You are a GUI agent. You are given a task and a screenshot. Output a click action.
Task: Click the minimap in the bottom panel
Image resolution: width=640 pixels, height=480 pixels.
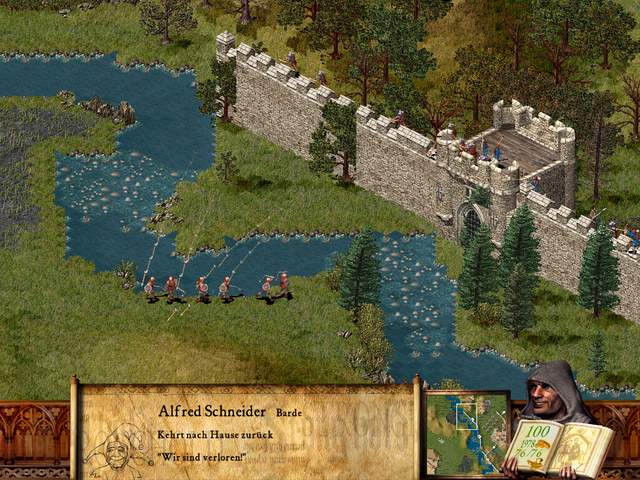click(467, 433)
